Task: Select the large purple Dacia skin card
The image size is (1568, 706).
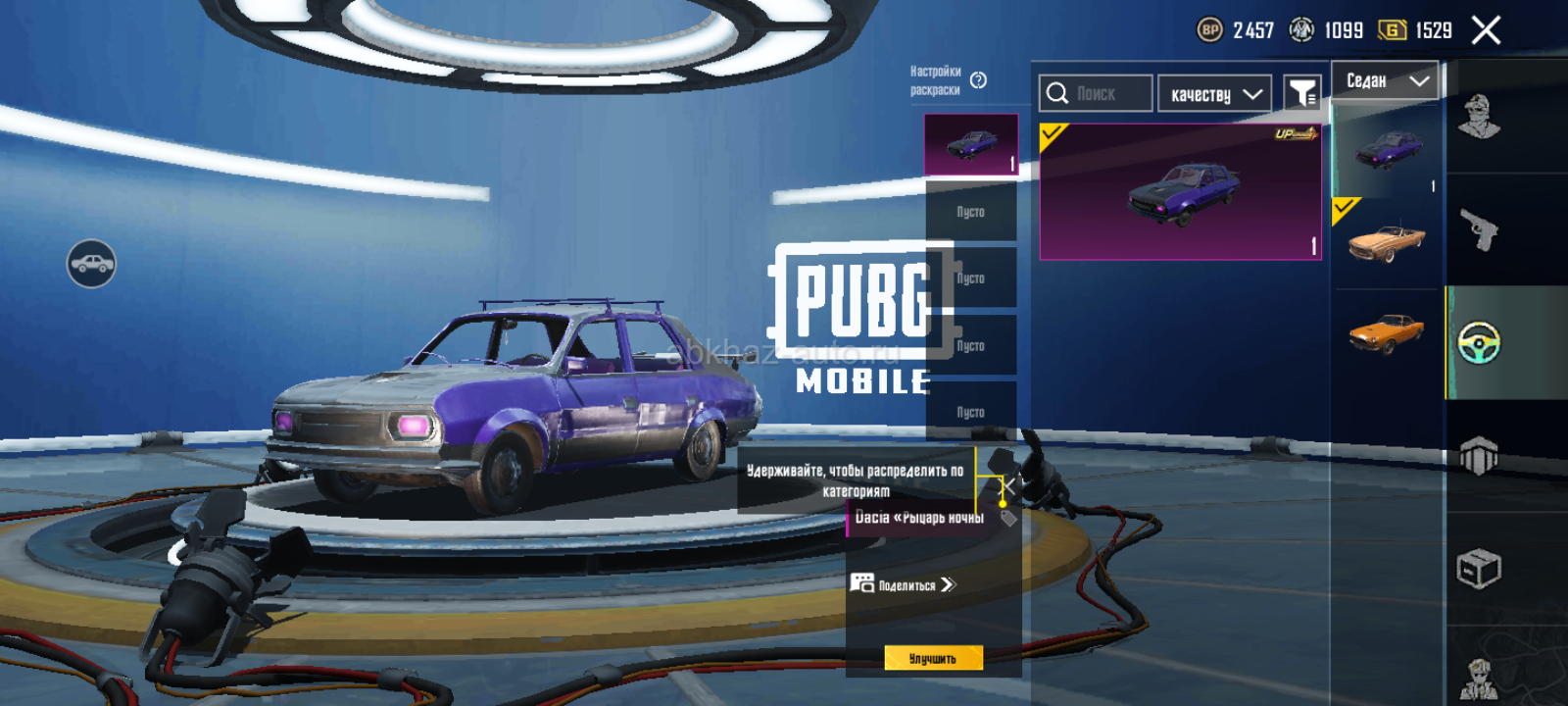Action: (1180, 192)
